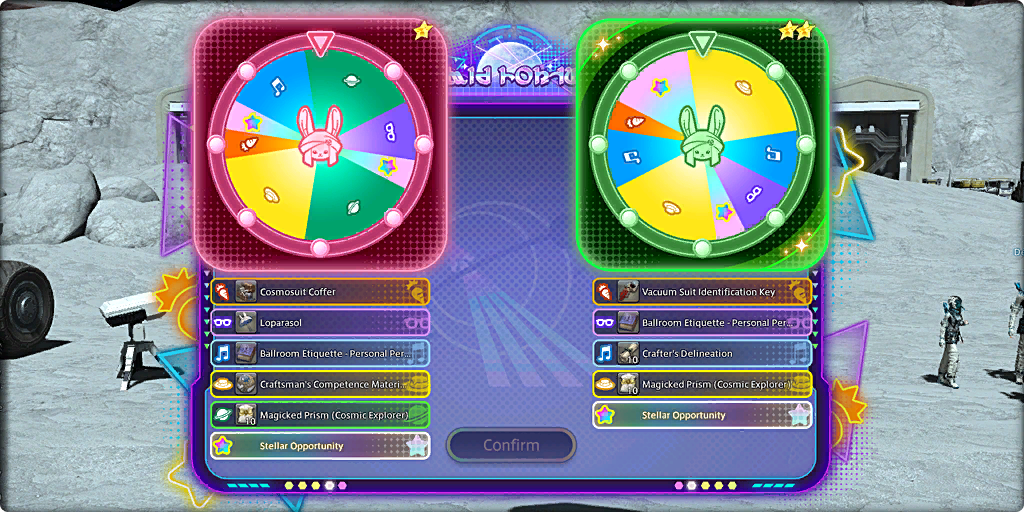Choose the pink one-star prize wheel
1024x512 pixels.
pos(319,143)
